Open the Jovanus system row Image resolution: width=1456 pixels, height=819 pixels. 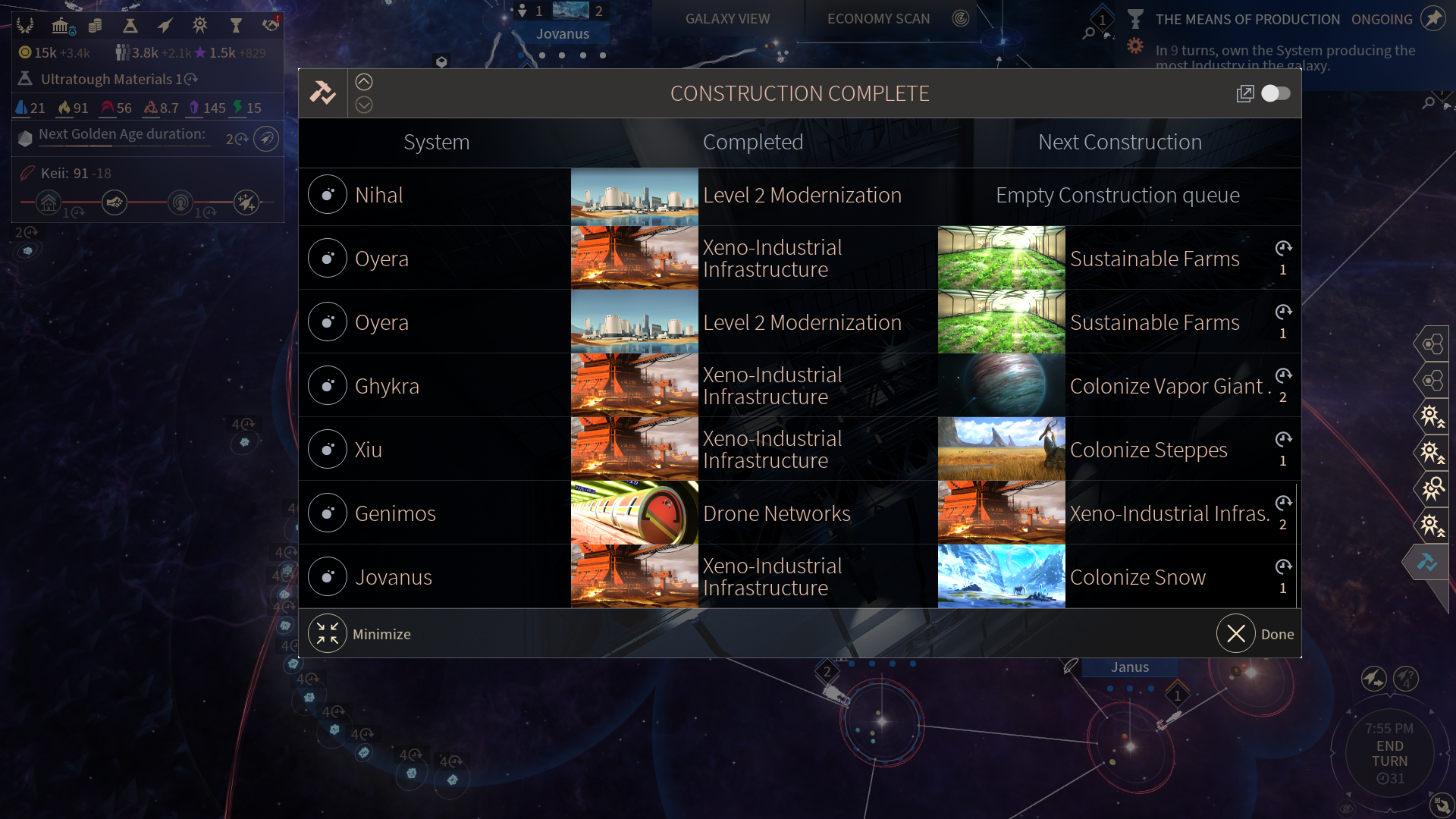[x=393, y=577]
